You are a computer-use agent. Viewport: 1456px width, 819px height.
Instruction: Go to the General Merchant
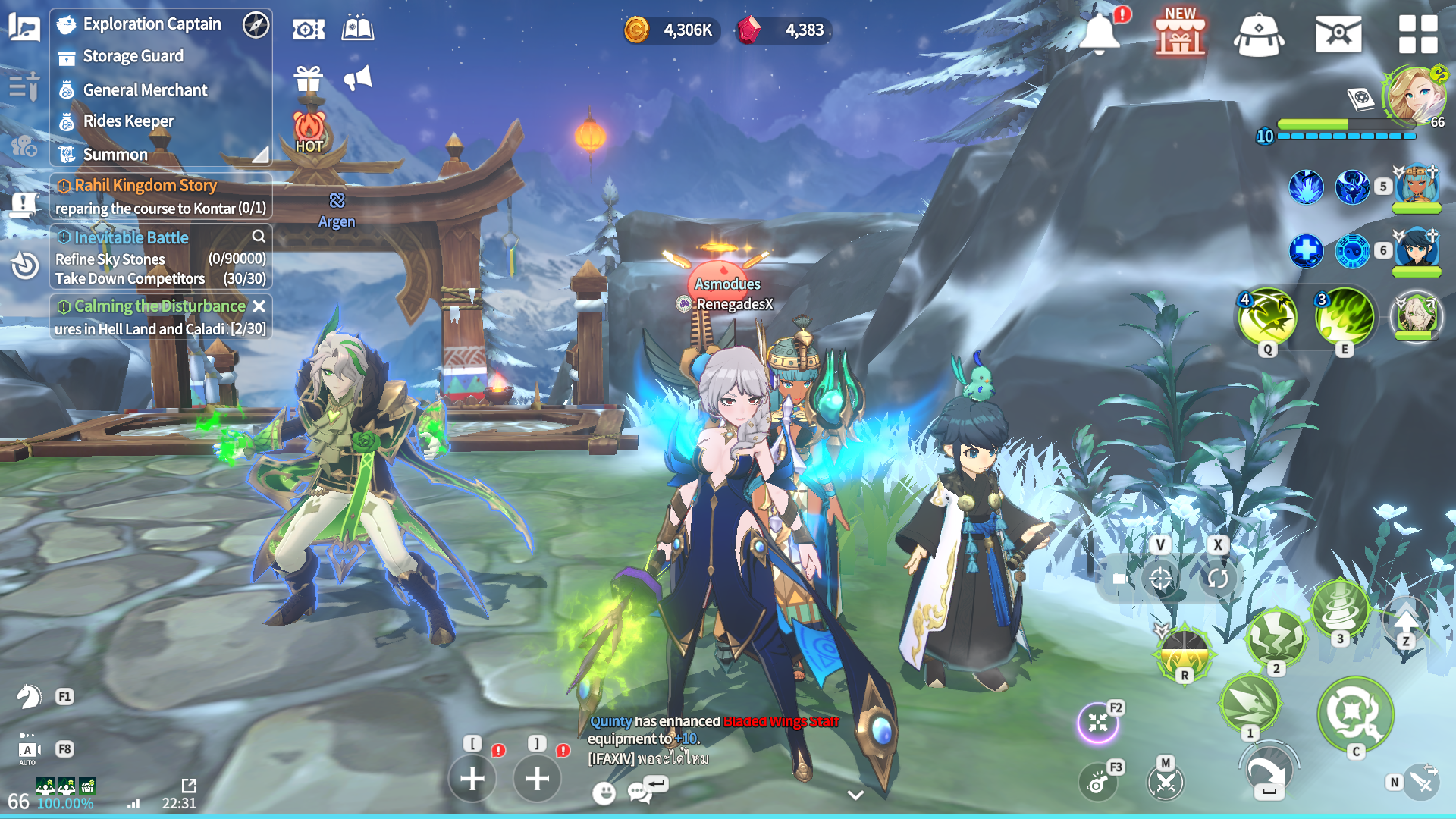tap(145, 90)
